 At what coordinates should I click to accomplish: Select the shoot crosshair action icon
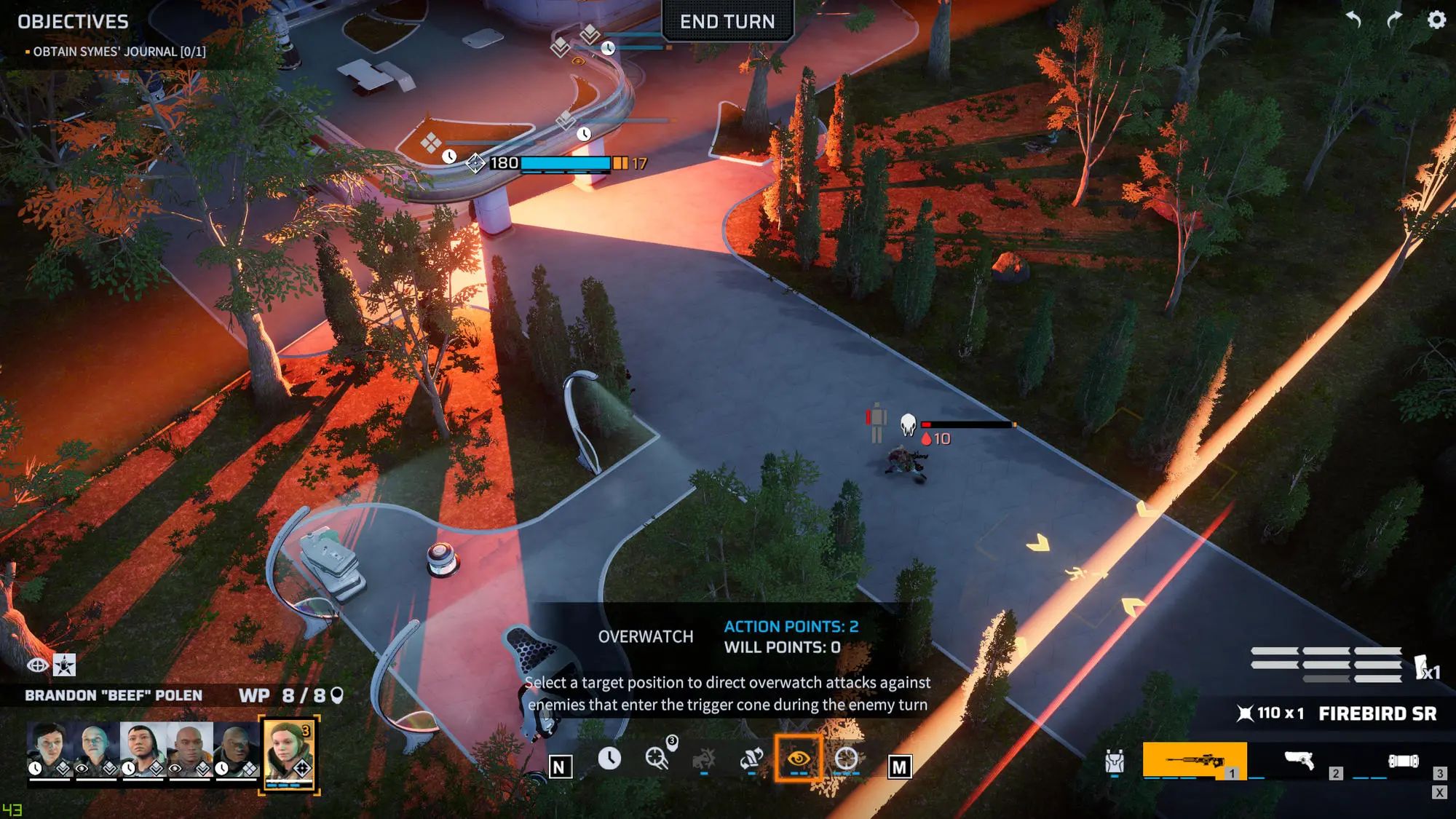(845, 759)
